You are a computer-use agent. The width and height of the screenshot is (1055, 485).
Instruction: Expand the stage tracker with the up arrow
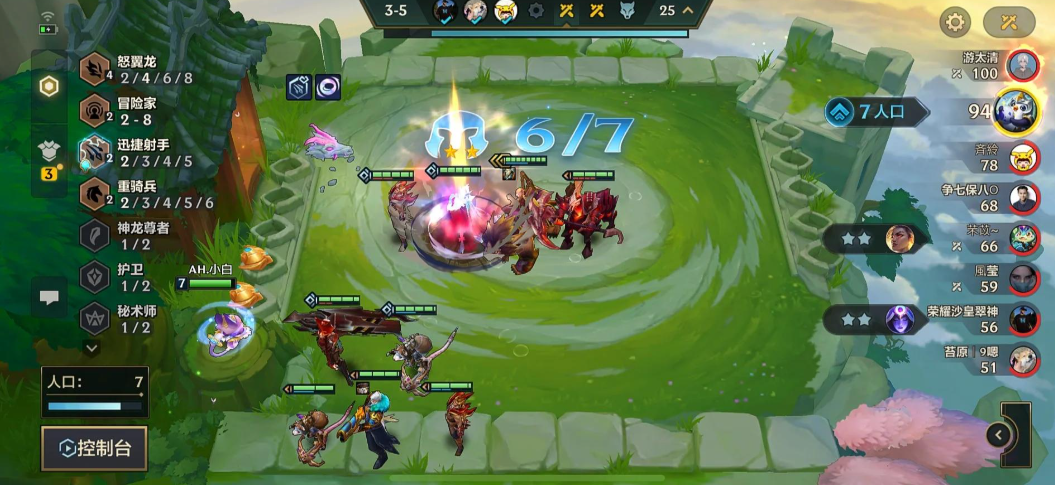tap(689, 11)
